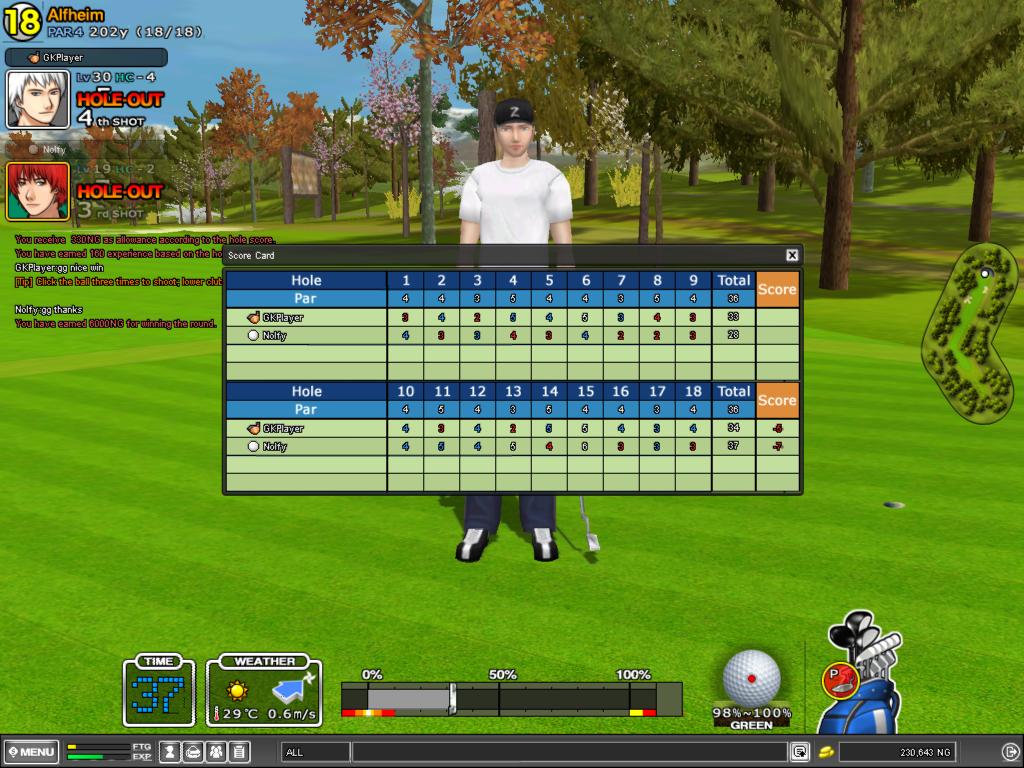The height and width of the screenshot is (768, 1024).
Task: Click the shot power gauge bar
Action: pyautogui.click(x=510, y=697)
